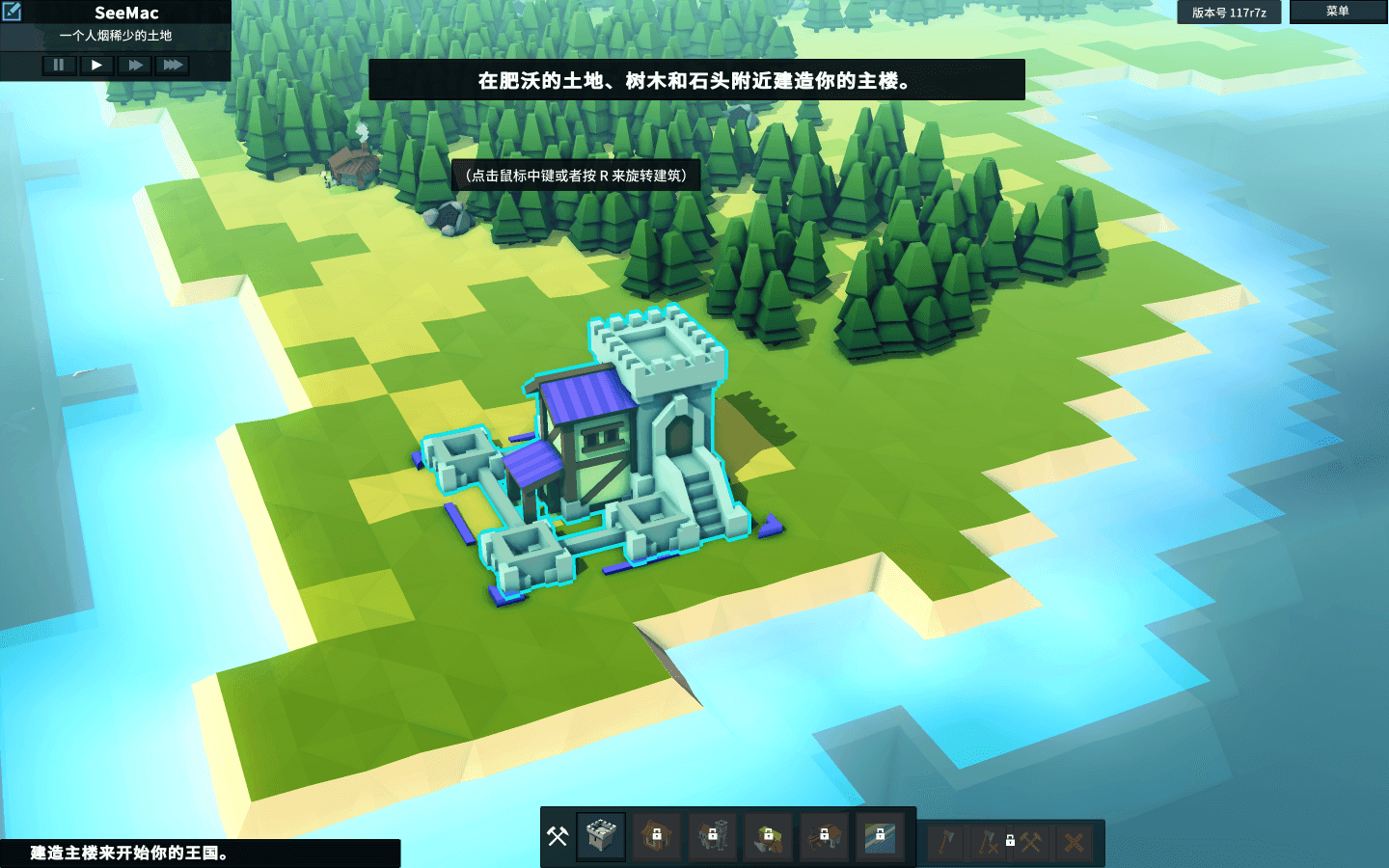This screenshot has width=1389, height=868.
Task: Select the locked stone tower category
Action: [x=713, y=835]
